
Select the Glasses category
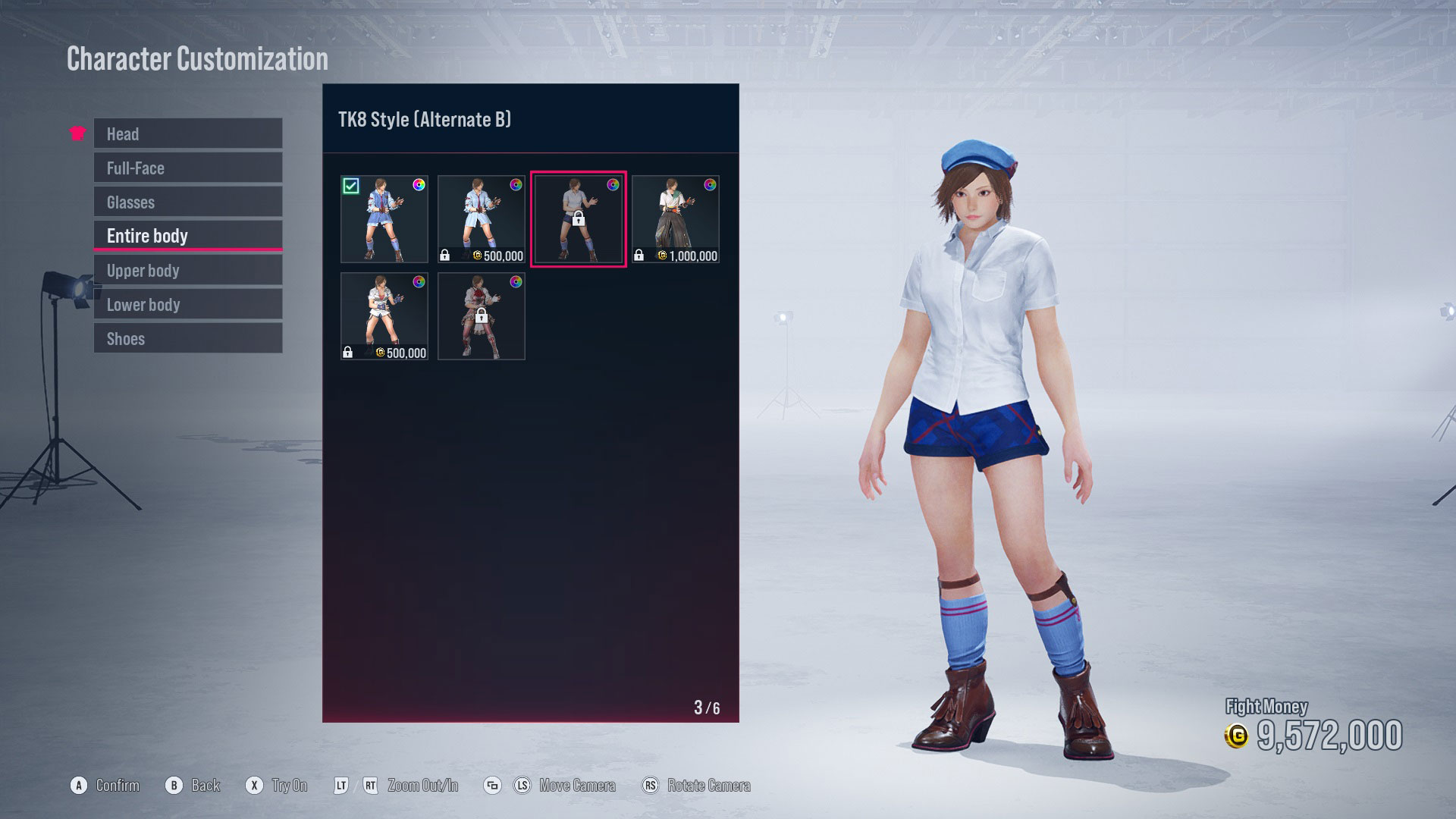187,202
